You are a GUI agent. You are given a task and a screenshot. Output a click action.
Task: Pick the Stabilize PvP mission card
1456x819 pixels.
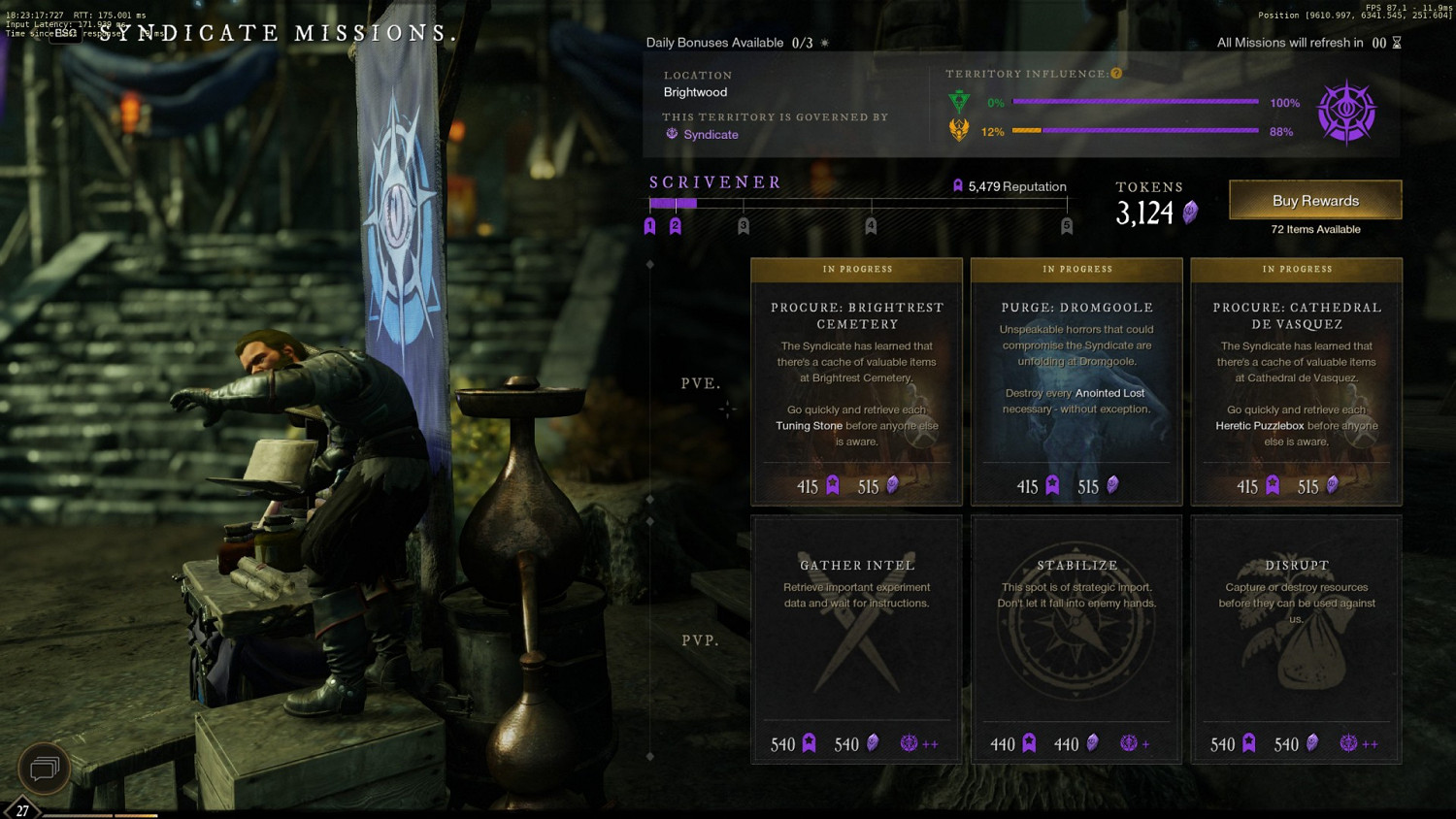[x=1076, y=639]
